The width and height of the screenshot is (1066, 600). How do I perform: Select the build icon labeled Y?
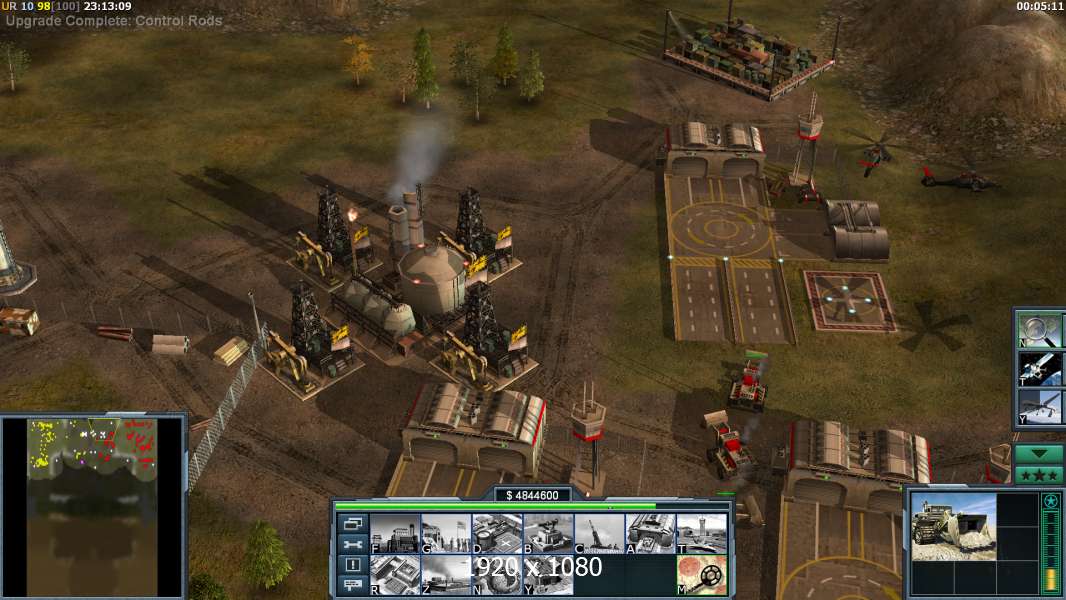(x=548, y=575)
